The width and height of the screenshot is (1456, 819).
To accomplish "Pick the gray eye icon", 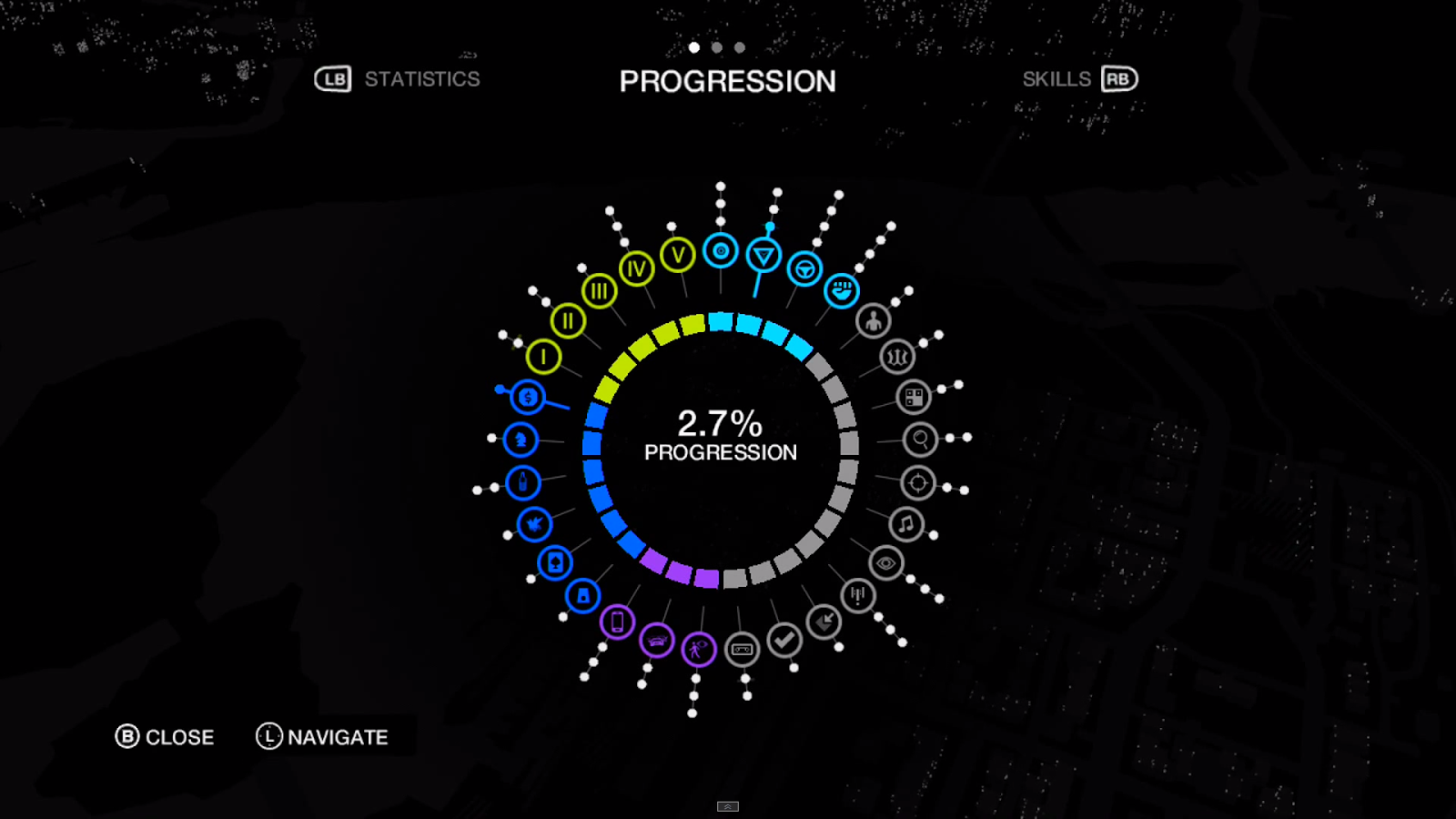I will 885,563.
